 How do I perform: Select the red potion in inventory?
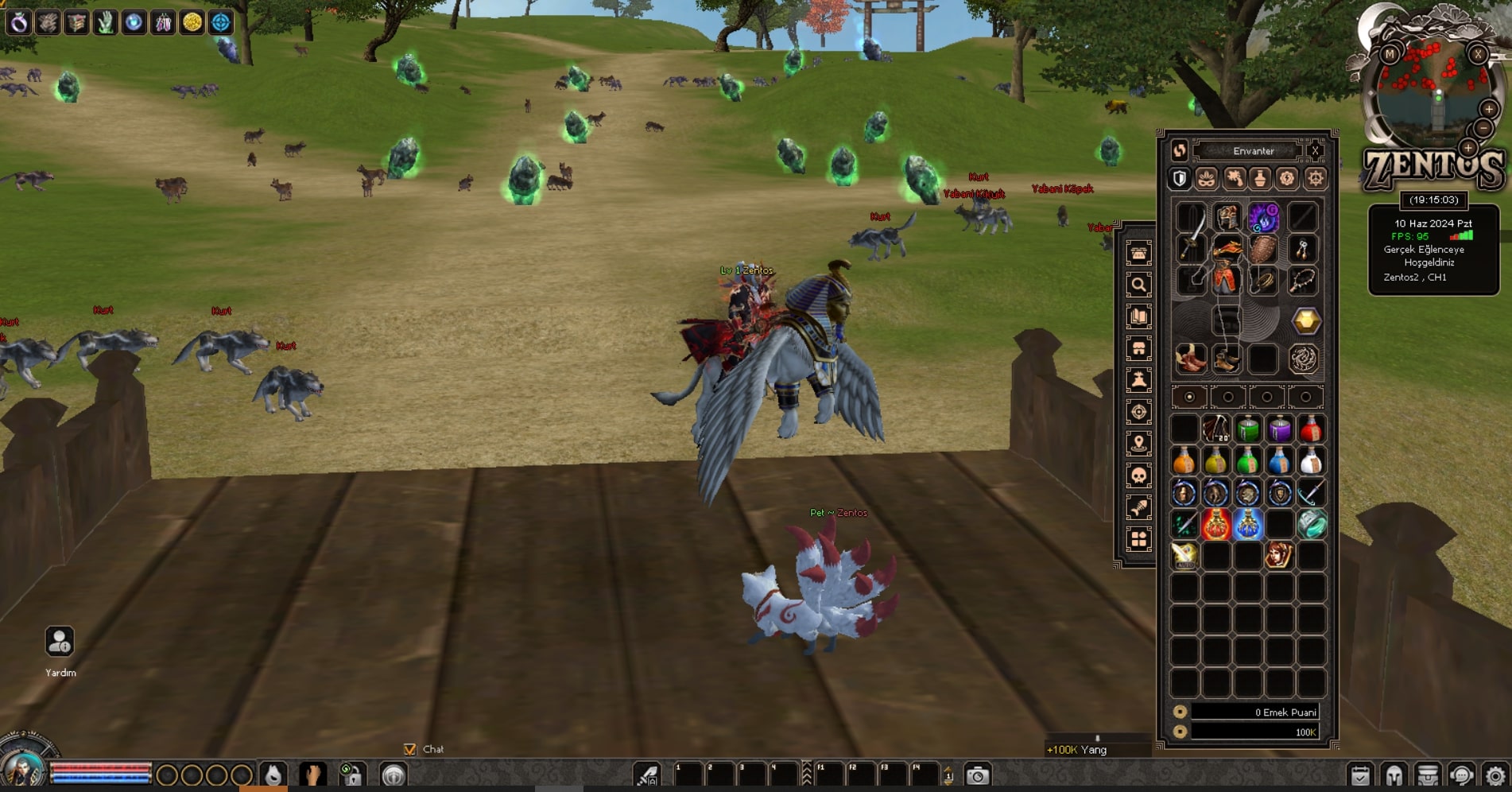coord(1311,429)
